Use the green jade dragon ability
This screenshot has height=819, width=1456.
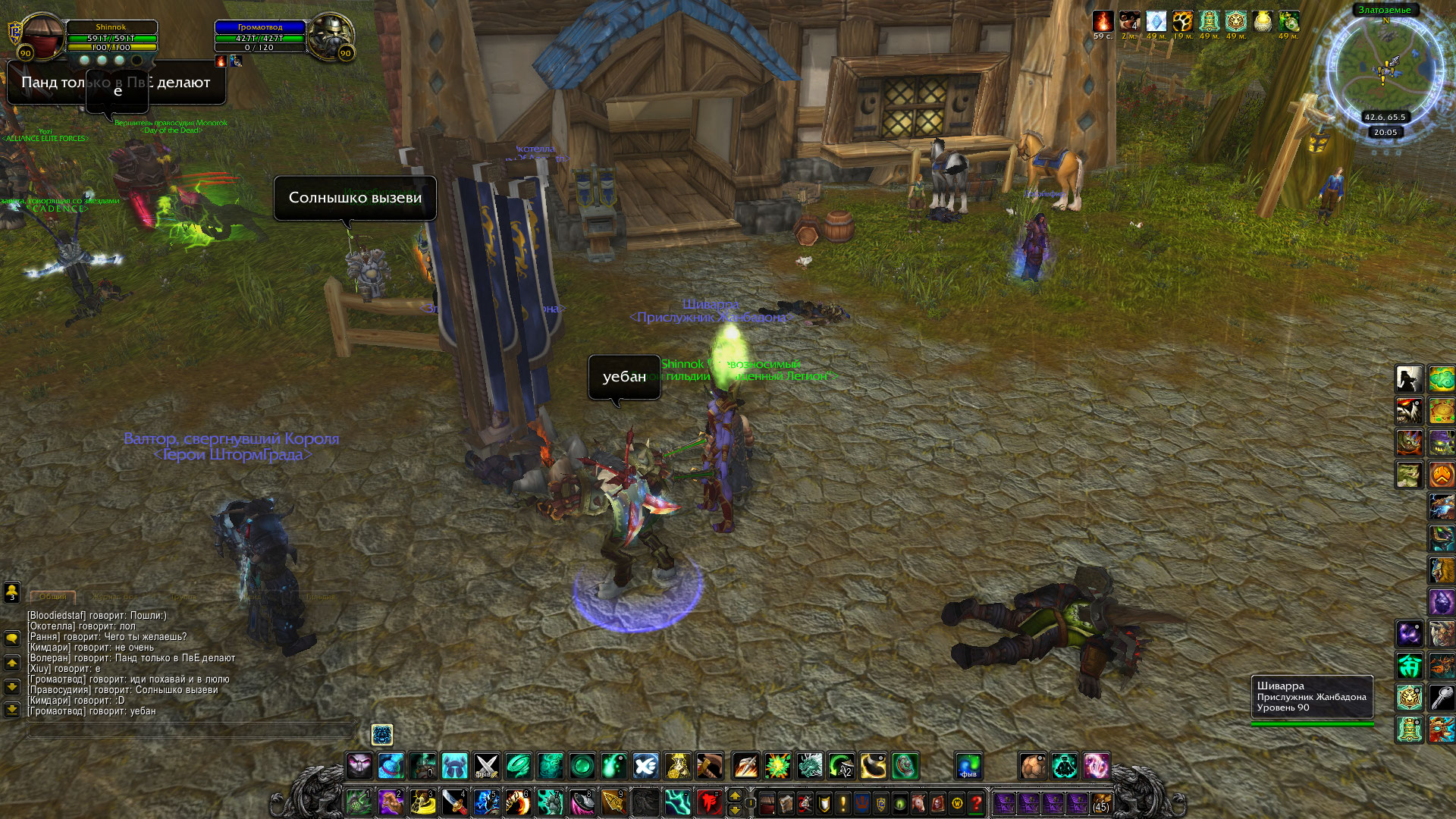pos(809,766)
